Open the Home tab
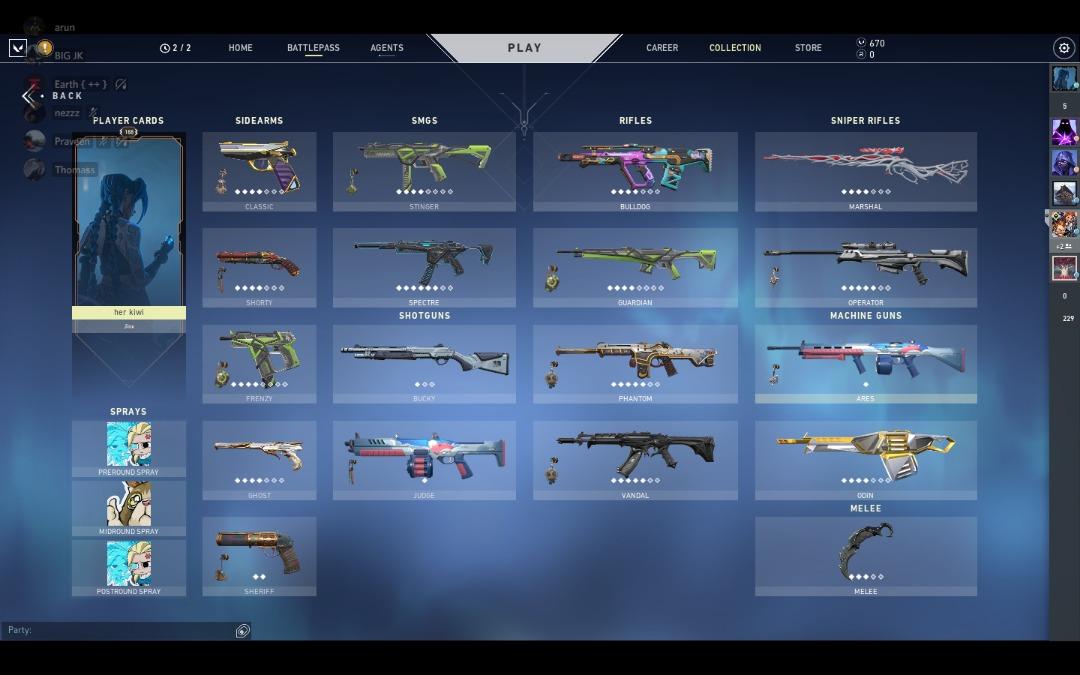 pyautogui.click(x=240, y=48)
